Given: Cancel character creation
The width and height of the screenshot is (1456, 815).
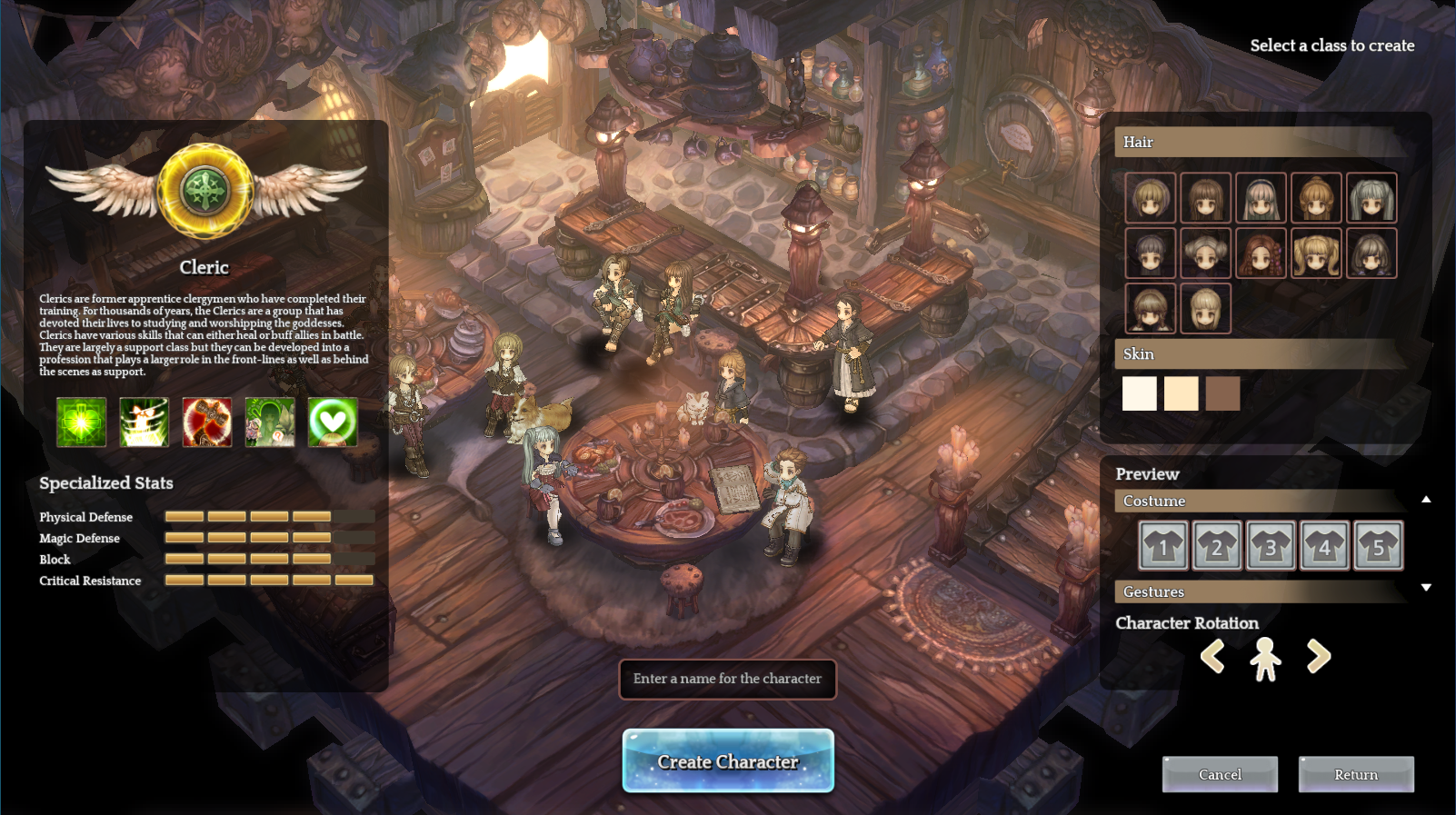Looking at the screenshot, I should tap(1220, 774).
